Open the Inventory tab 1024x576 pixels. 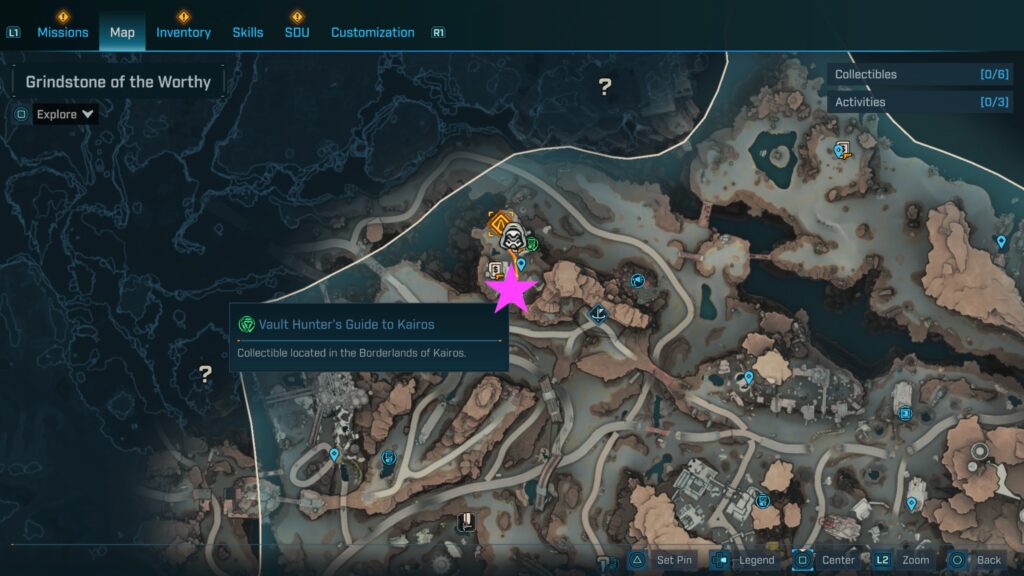[183, 32]
